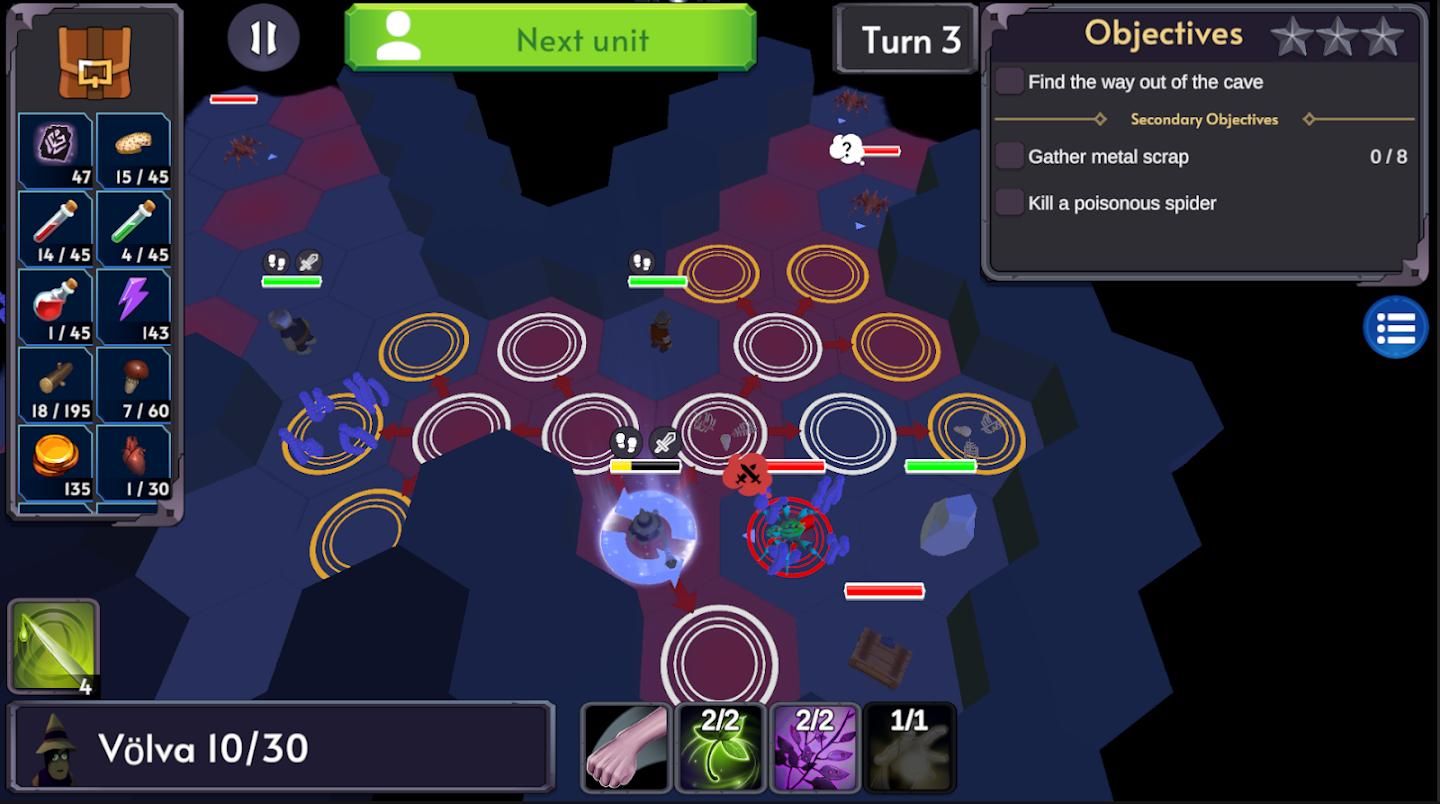1440x804 pixels.
Task: Choose the dark hand ability
Action: tap(908, 748)
